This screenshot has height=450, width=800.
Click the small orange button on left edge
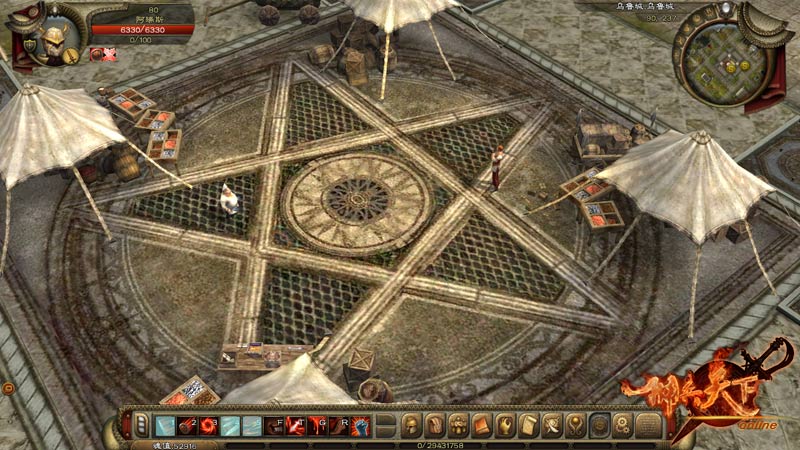click(x=7, y=386)
